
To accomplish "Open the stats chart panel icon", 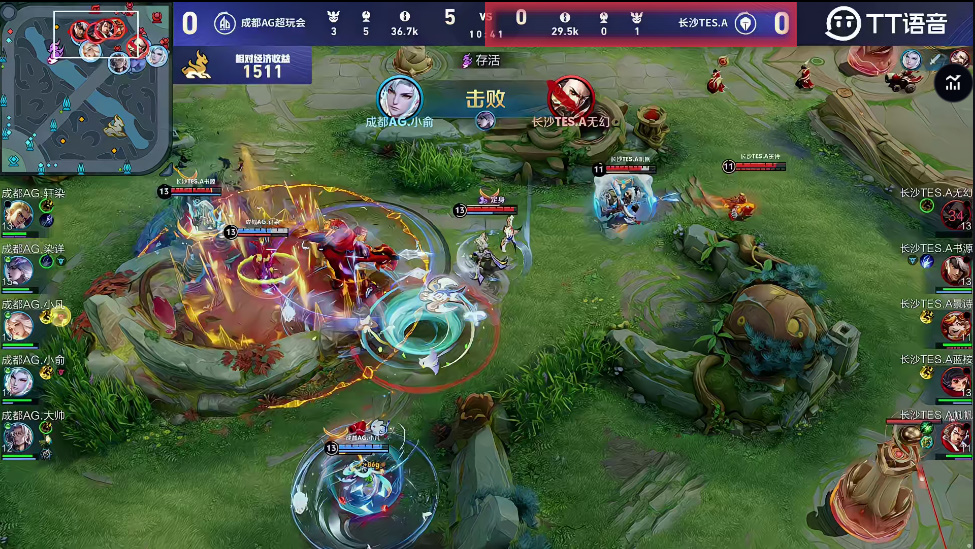I will coord(948,84).
